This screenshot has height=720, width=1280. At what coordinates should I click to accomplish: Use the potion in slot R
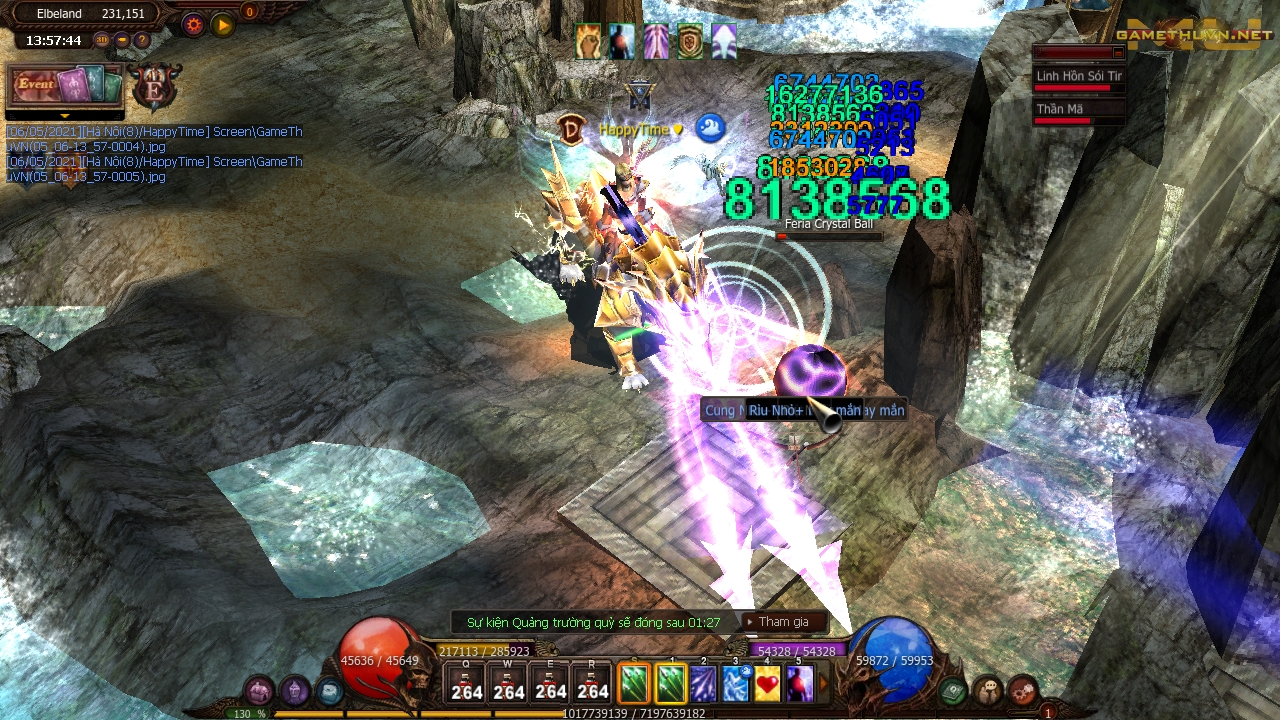point(593,683)
